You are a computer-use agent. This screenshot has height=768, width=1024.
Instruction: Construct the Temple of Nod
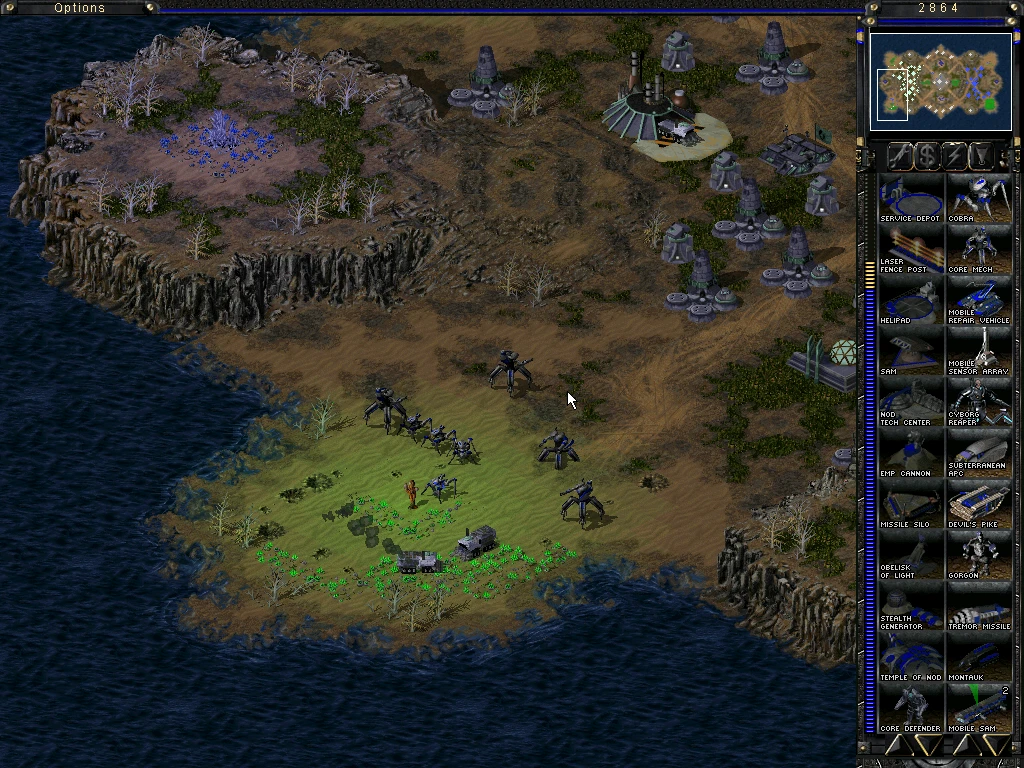909,658
